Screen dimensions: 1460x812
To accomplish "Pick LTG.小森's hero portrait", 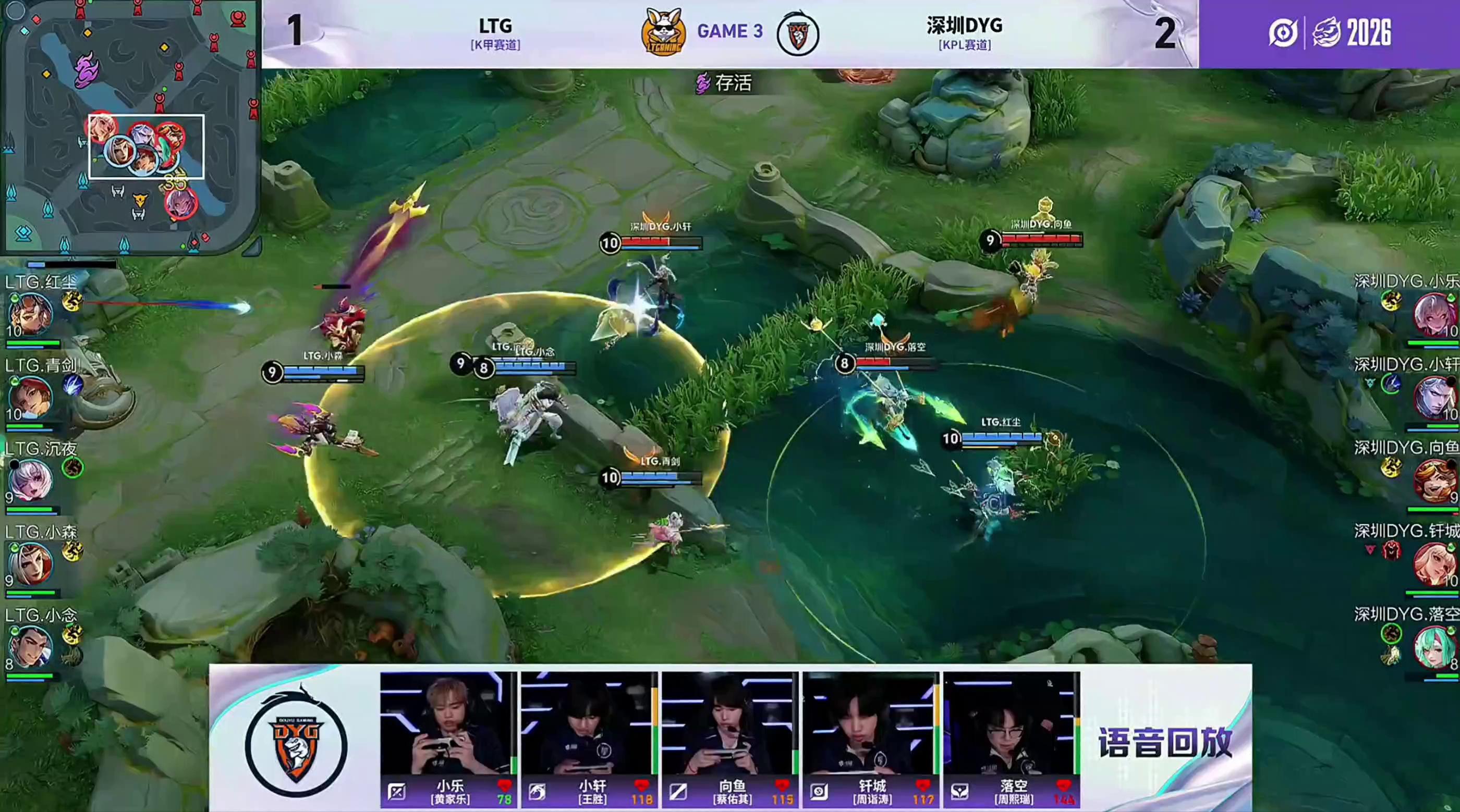I will coord(31,564).
